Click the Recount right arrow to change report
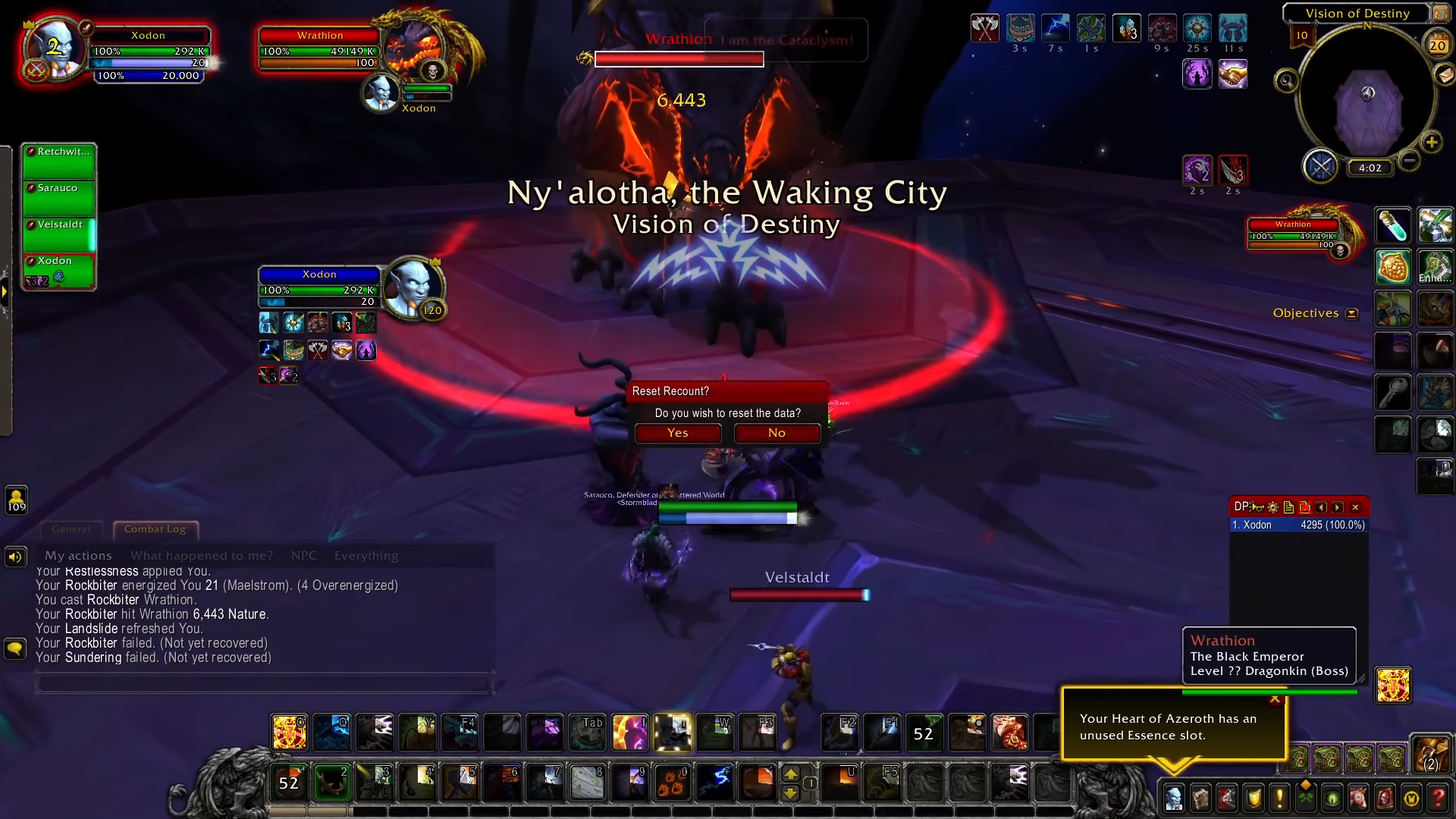This screenshot has height=819, width=1456. click(x=1337, y=507)
